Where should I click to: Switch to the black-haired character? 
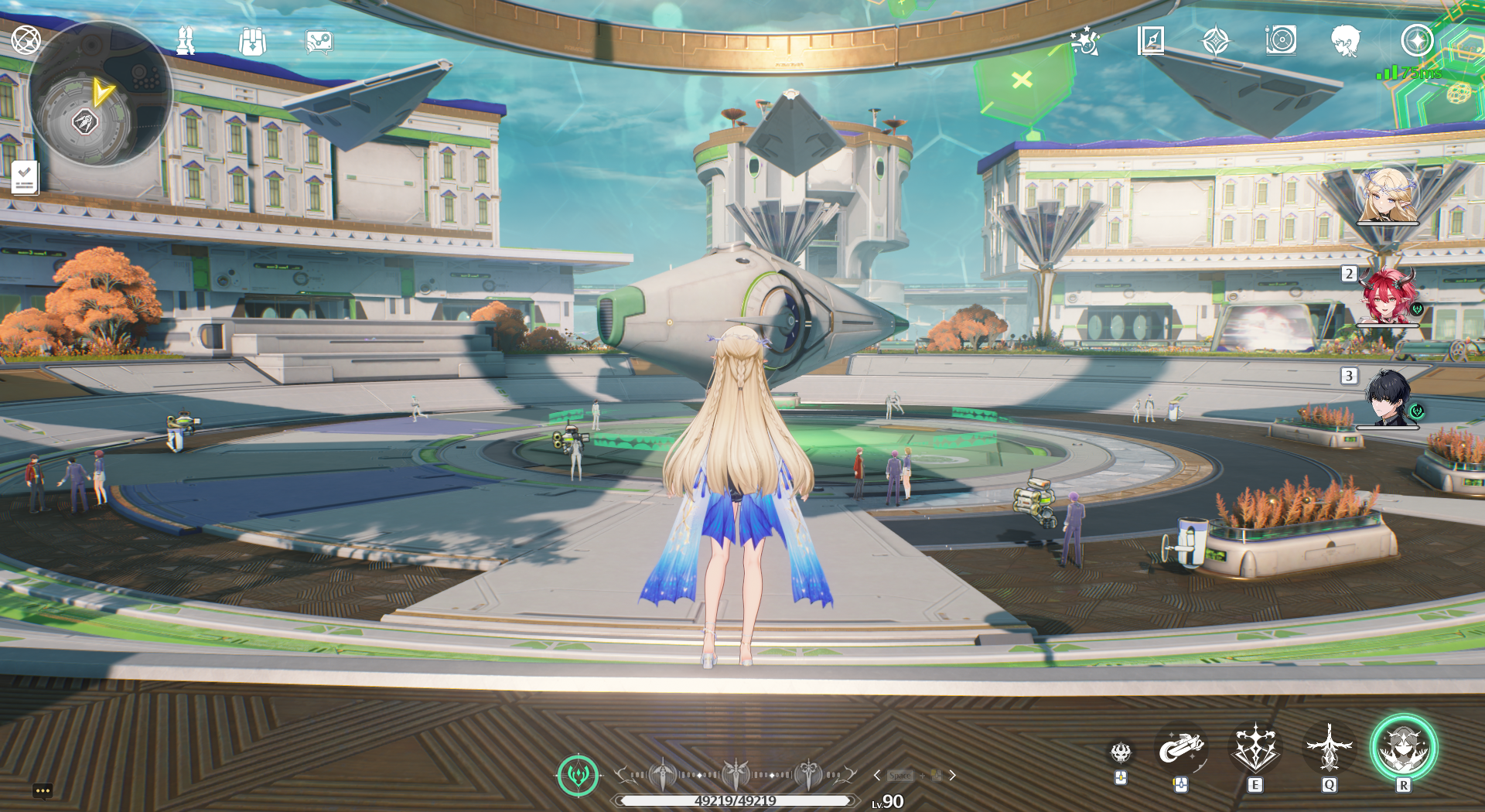(1388, 398)
